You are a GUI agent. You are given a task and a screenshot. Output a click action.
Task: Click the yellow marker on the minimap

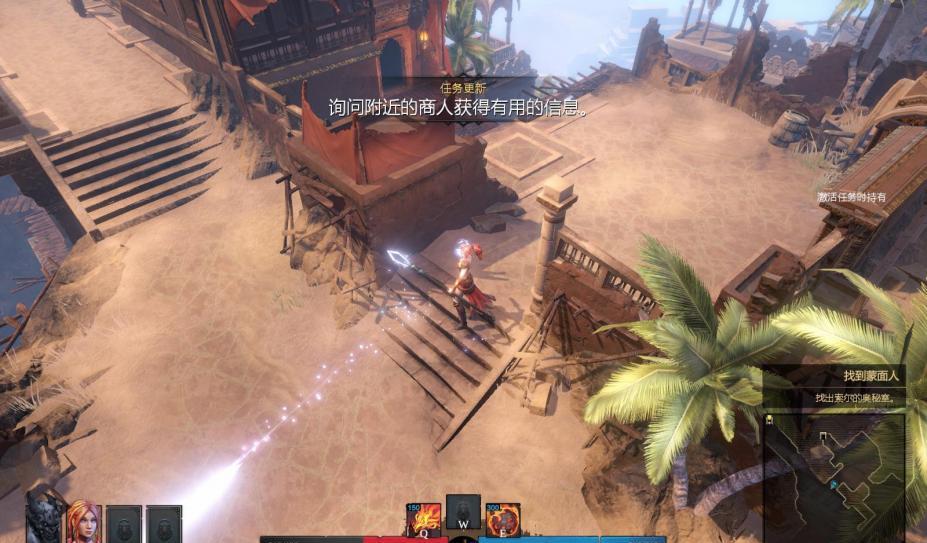click(x=769, y=419)
